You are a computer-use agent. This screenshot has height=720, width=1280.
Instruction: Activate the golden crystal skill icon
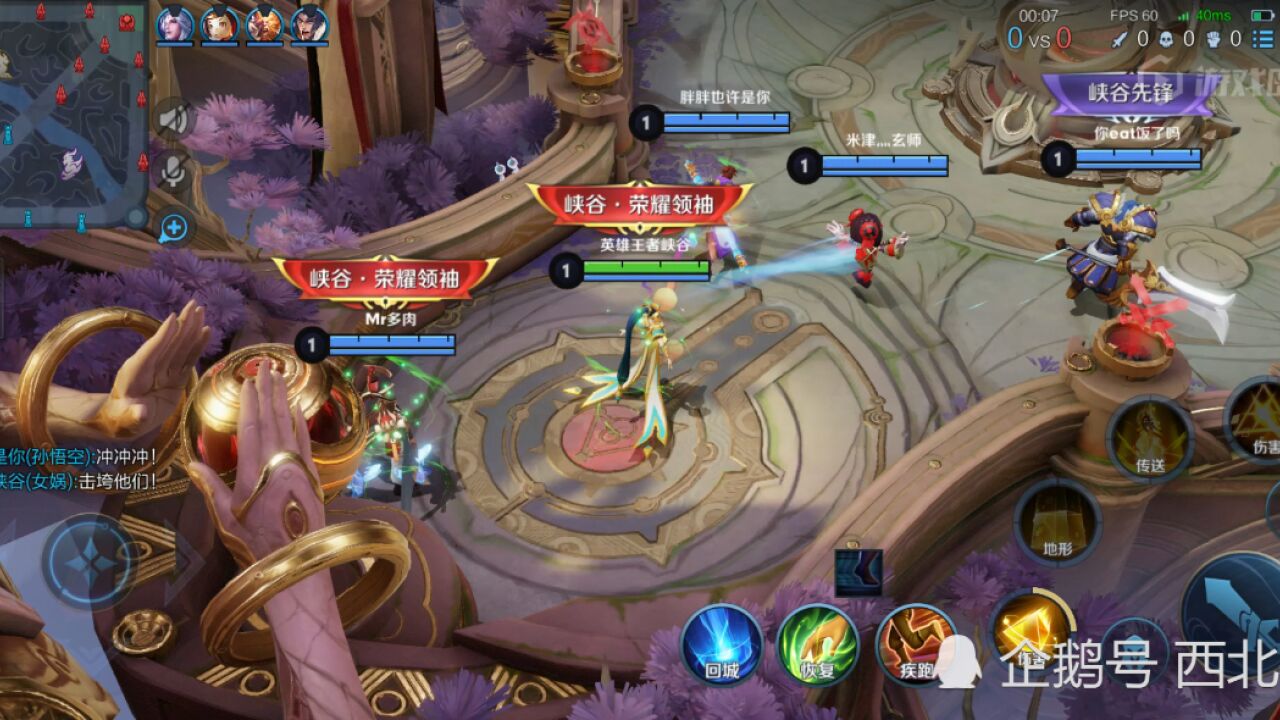click(1030, 630)
